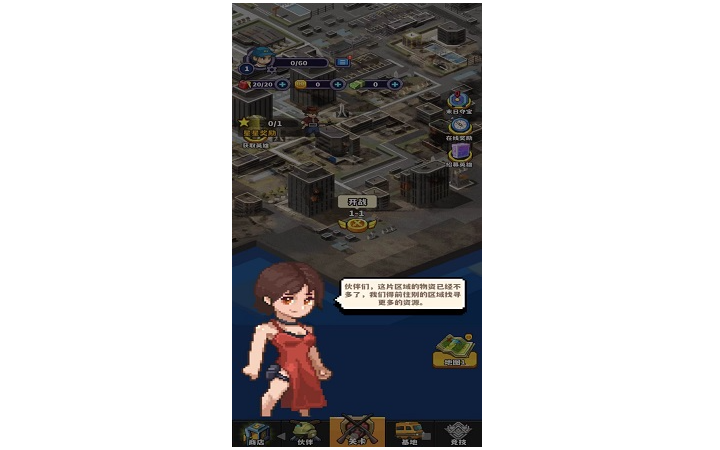Select the 关卡 stages tab
720x450 pixels.
coord(357,432)
